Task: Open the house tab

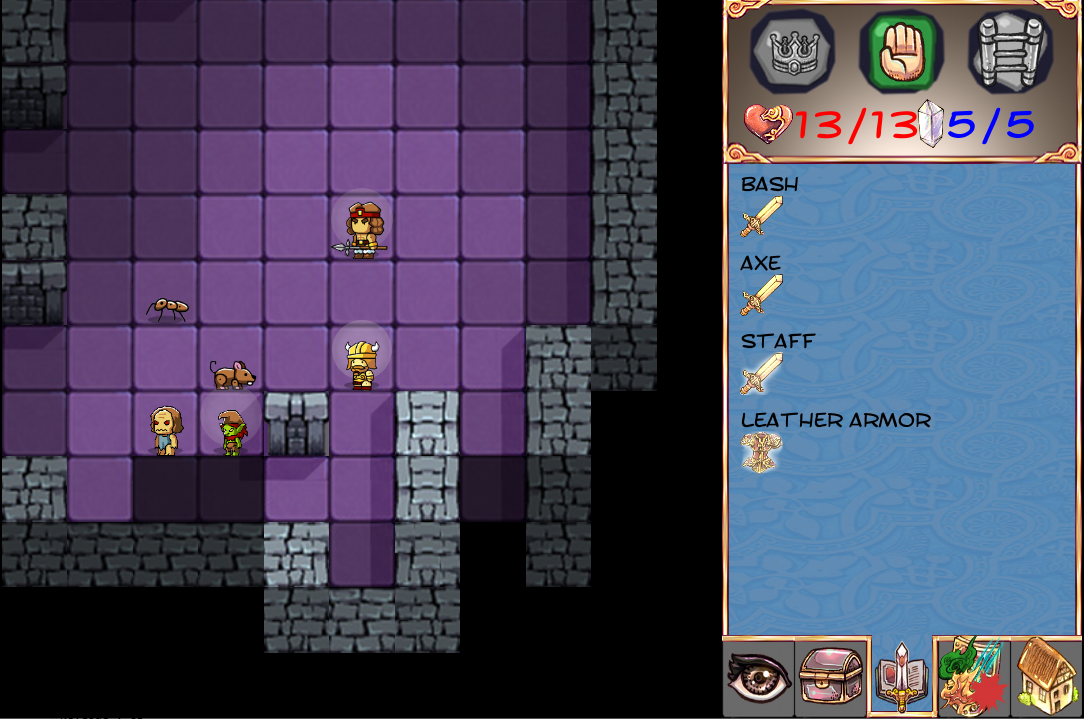Action: coord(1045,679)
